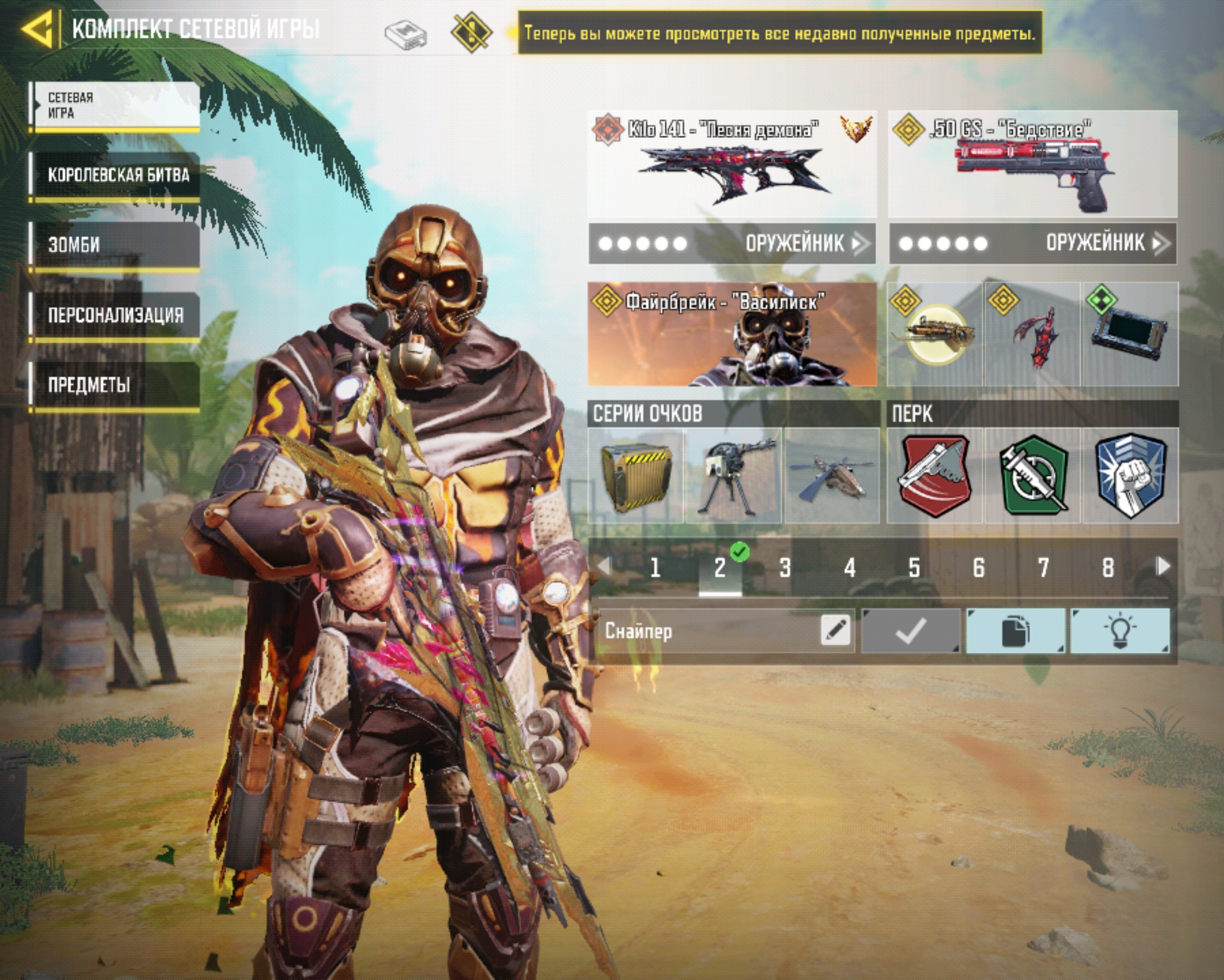Viewport: 1224px width, 980px height.
Task: Select the sentry gun scorestreak slot
Action: (733, 476)
